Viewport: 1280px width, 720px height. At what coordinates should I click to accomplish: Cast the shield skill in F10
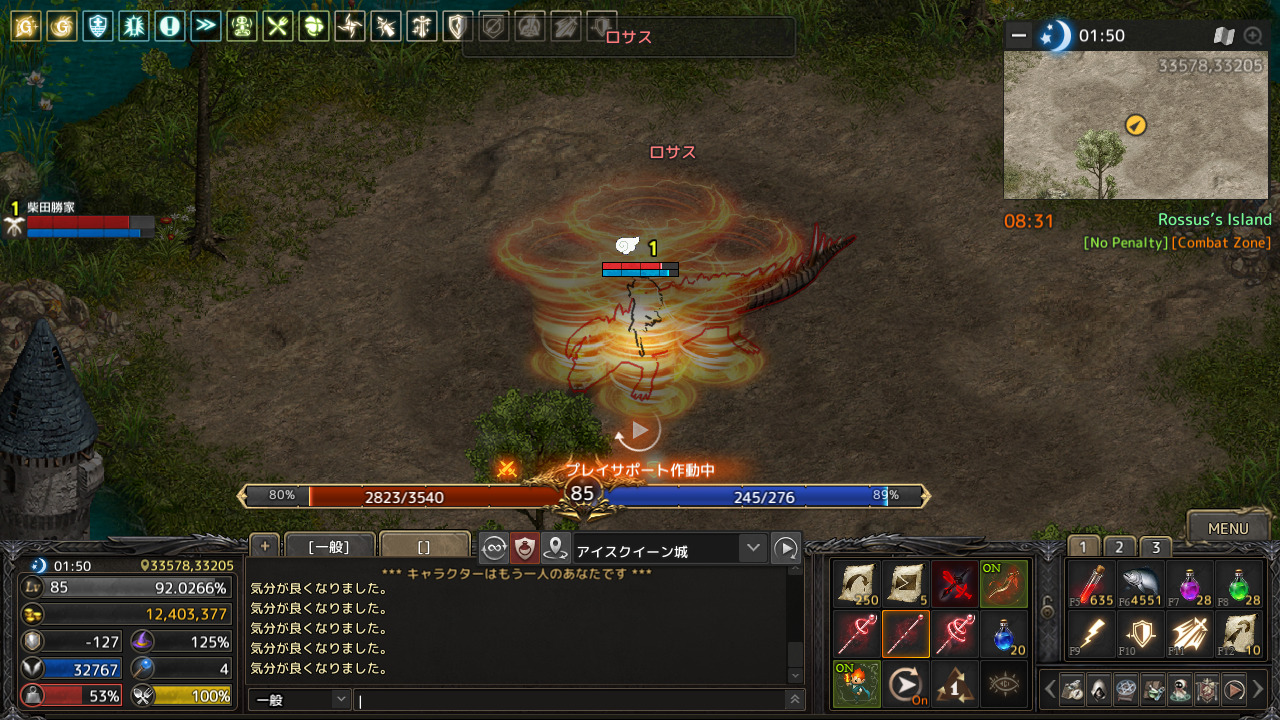click(x=1140, y=634)
